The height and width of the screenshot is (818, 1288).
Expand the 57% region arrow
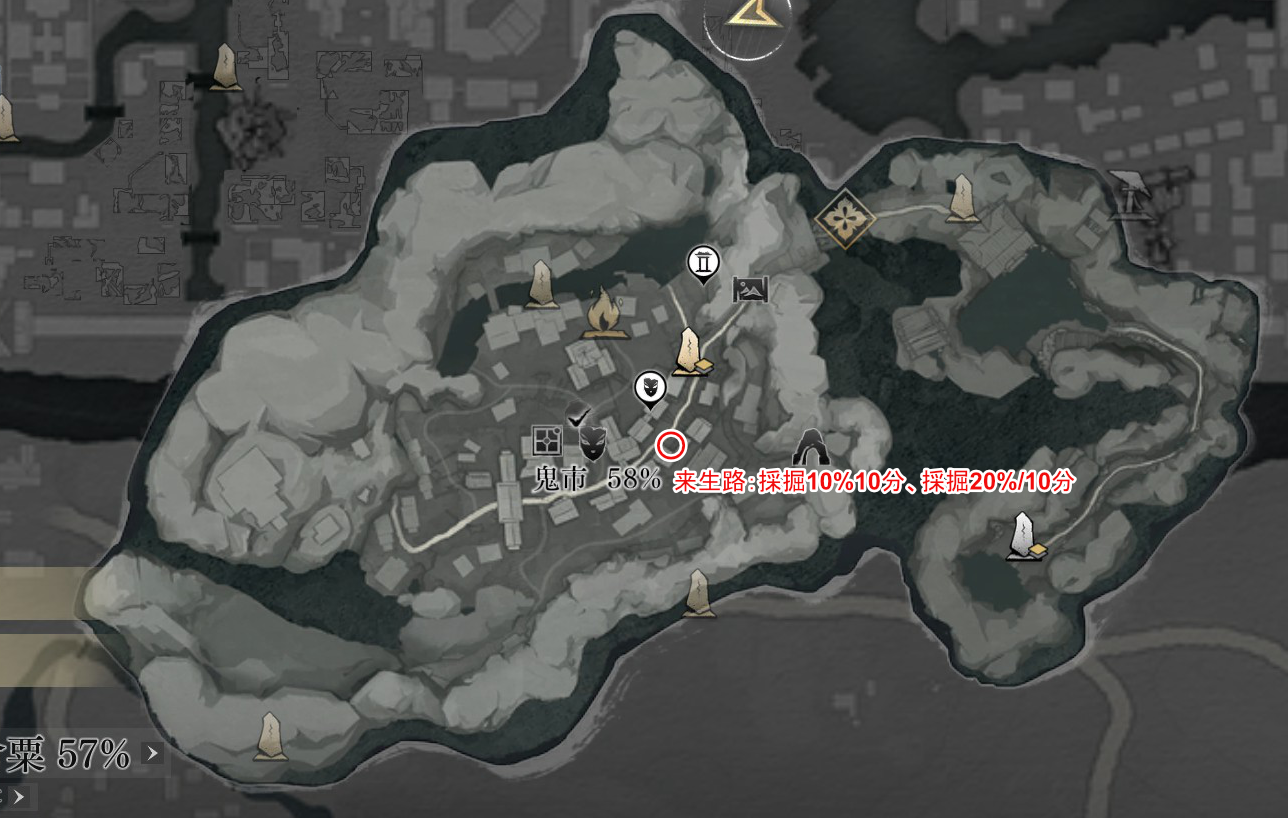152,753
